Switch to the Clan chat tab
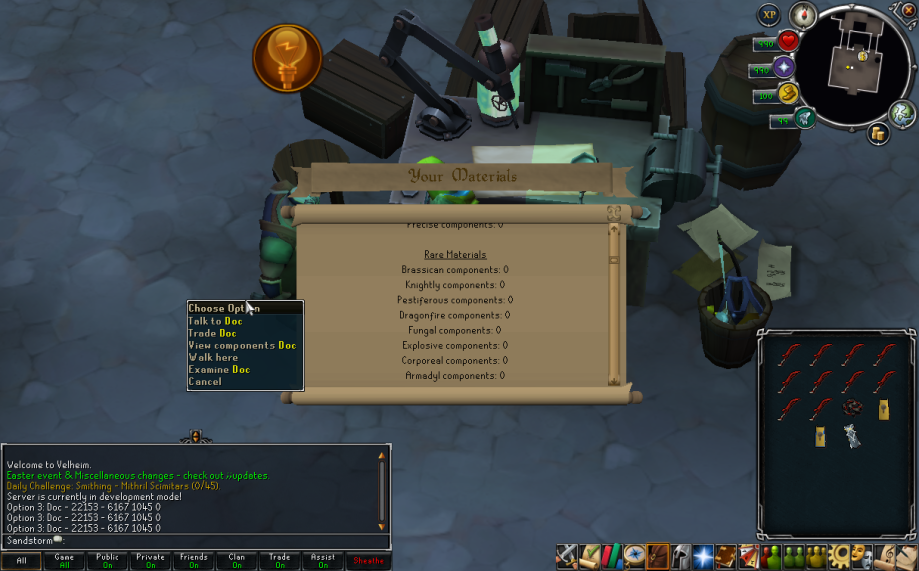This screenshot has width=919, height=571. [236, 561]
